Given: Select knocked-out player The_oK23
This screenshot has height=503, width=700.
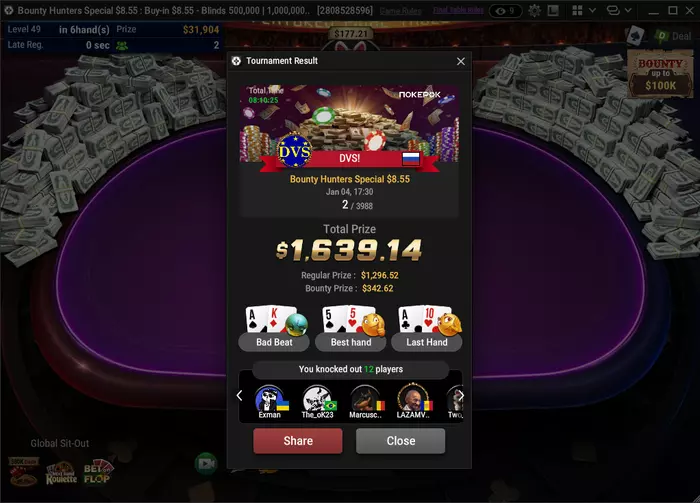Looking at the screenshot, I should tap(317, 401).
